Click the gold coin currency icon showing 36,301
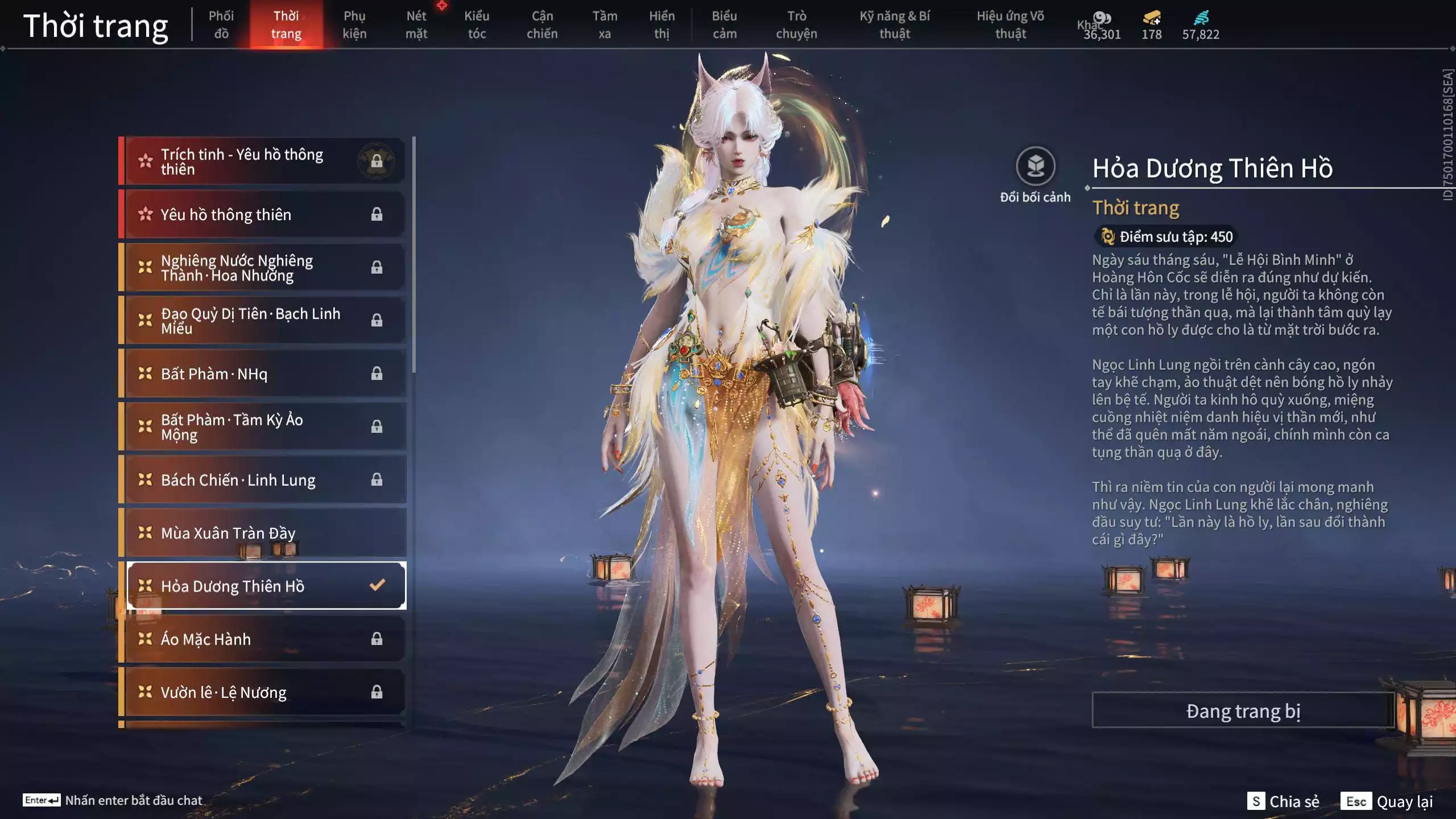Viewport: 1456px width, 819px height. click(x=1102, y=18)
